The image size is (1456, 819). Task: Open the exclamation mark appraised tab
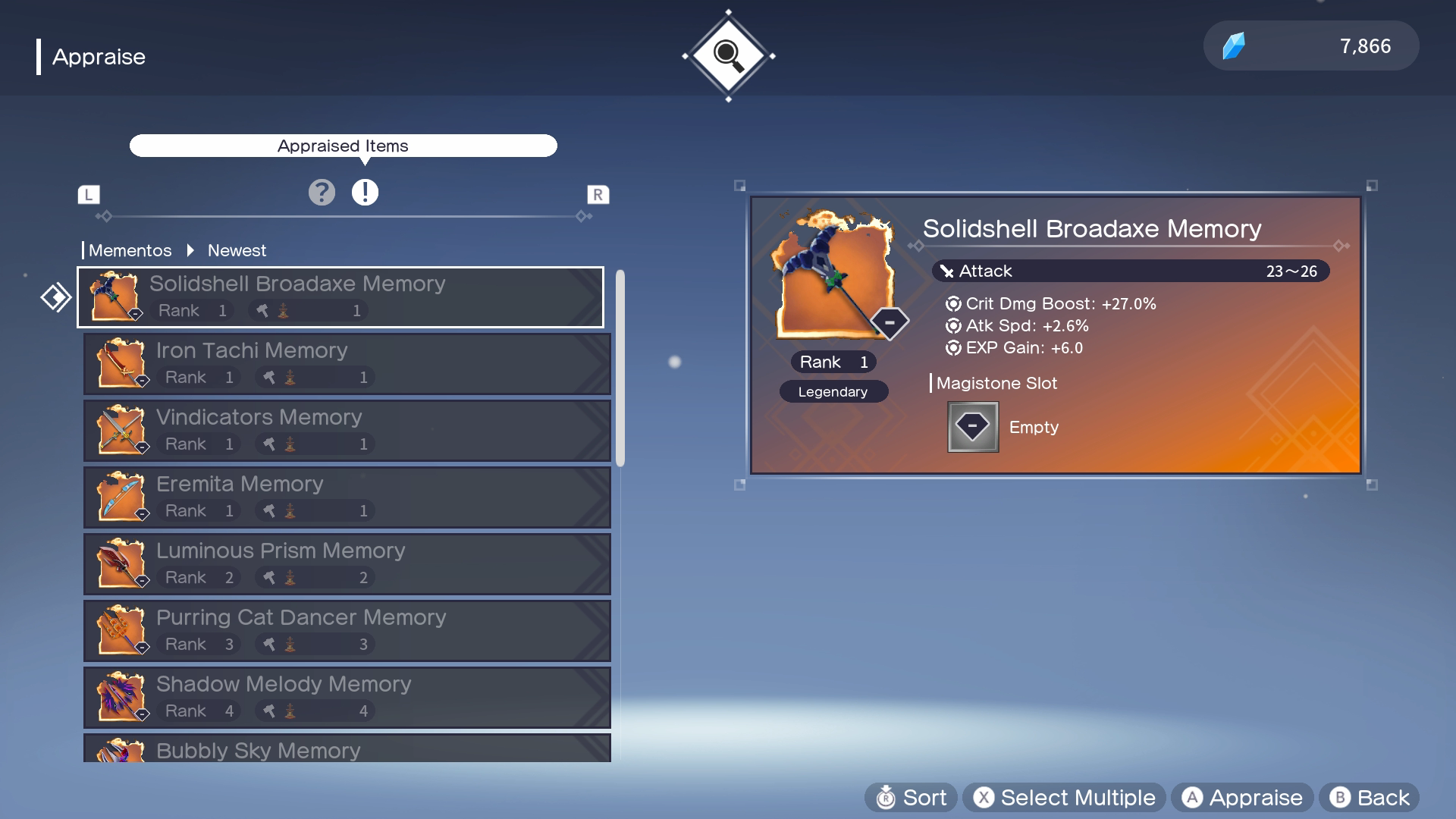pyautogui.click(x=365, y=193)
